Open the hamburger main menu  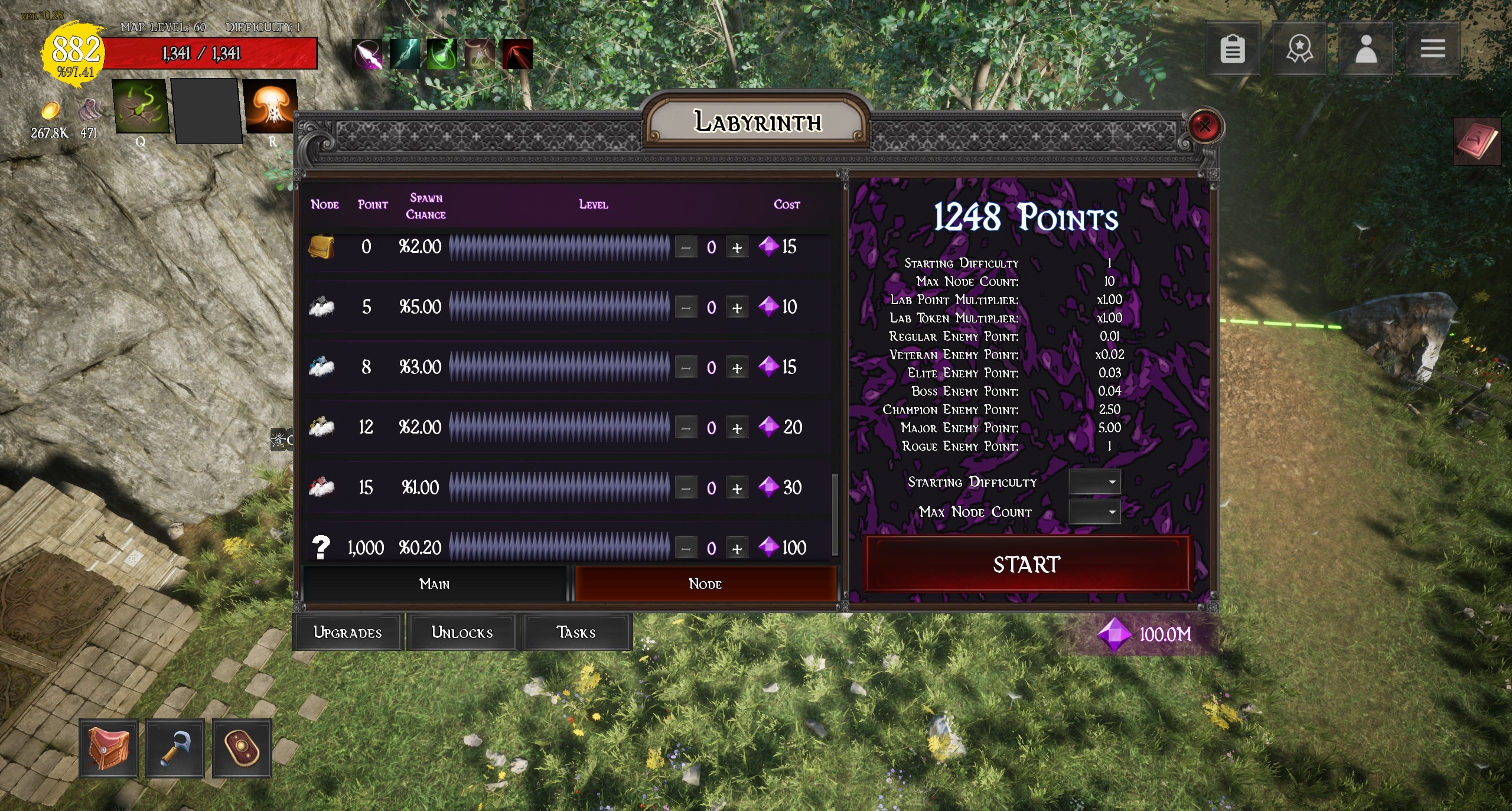pyautogui.click(x=1432, y=48)
